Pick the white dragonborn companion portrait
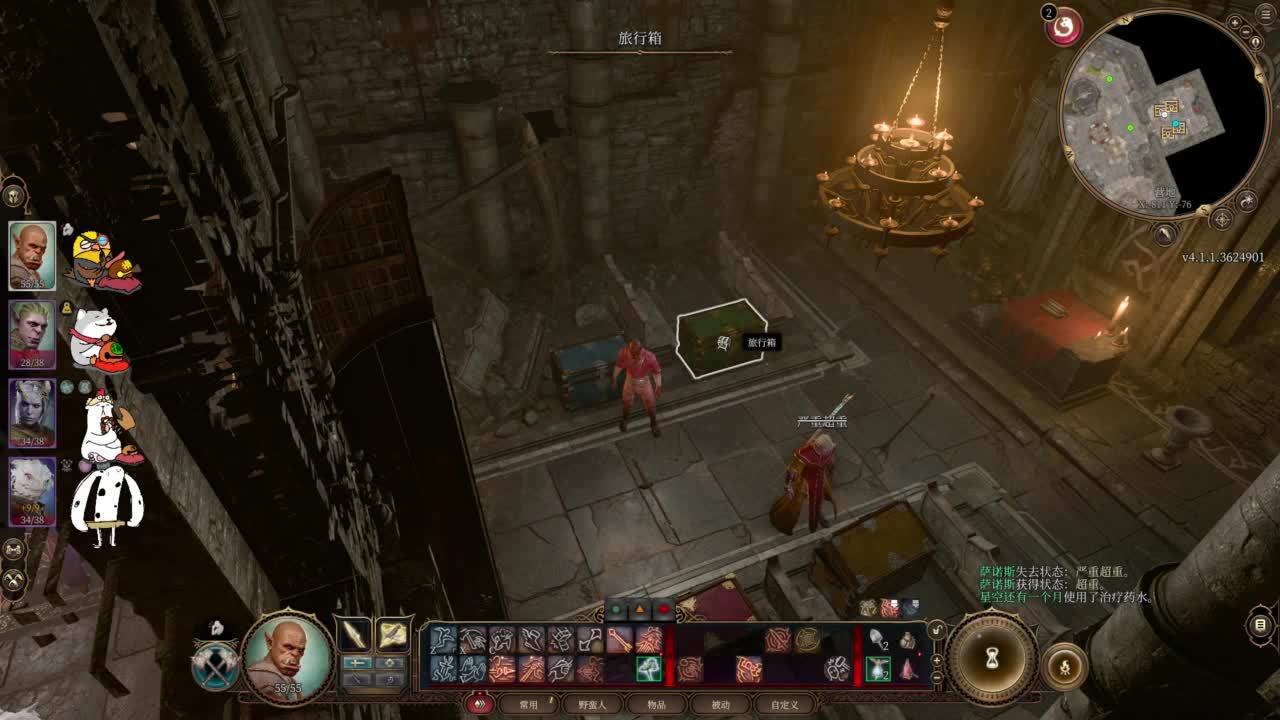This screenshot has height=720, width=1280. pyautogui.click(x=32, y=491)
